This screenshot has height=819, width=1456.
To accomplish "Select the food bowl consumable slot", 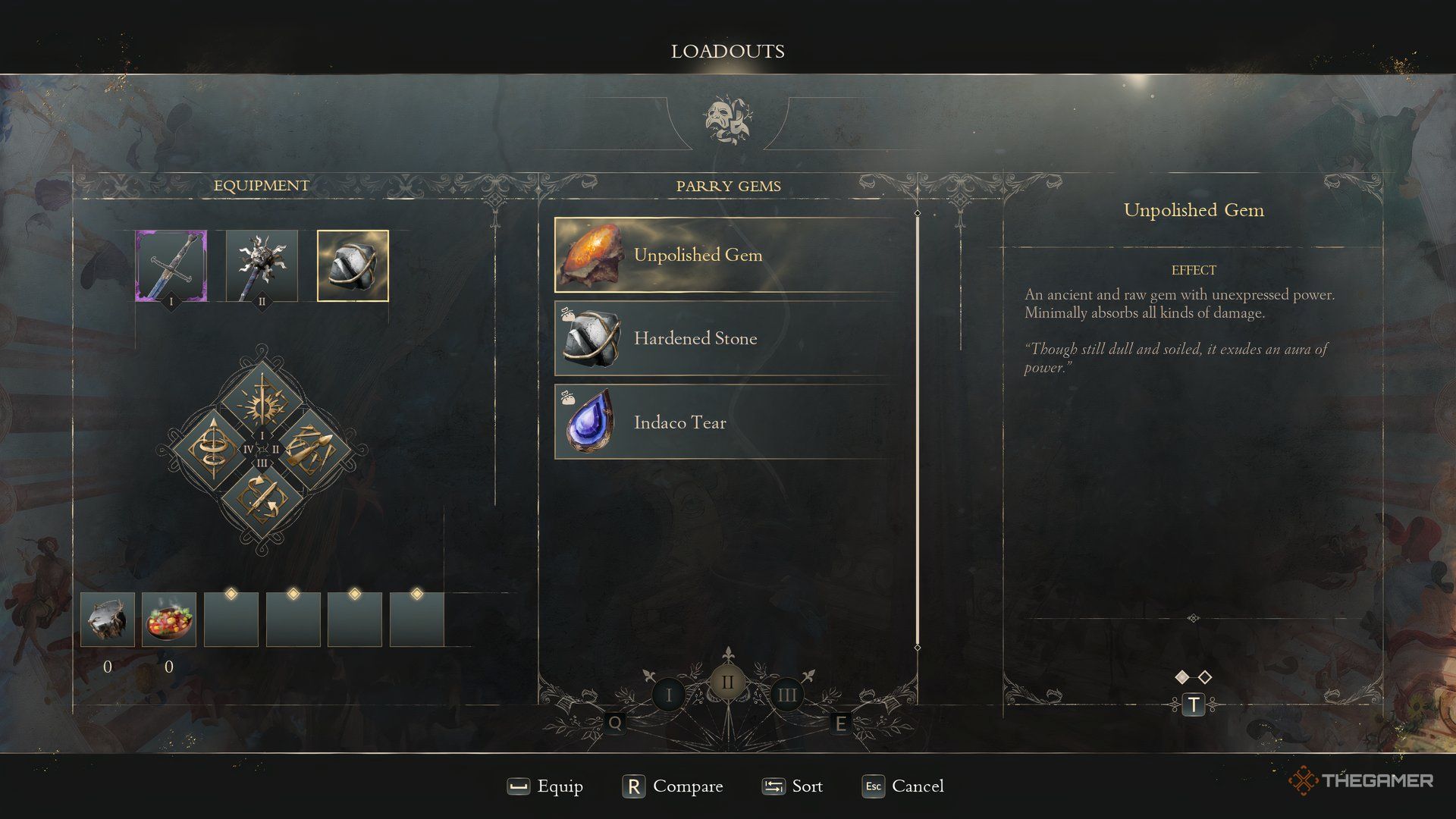I will 169,620.
